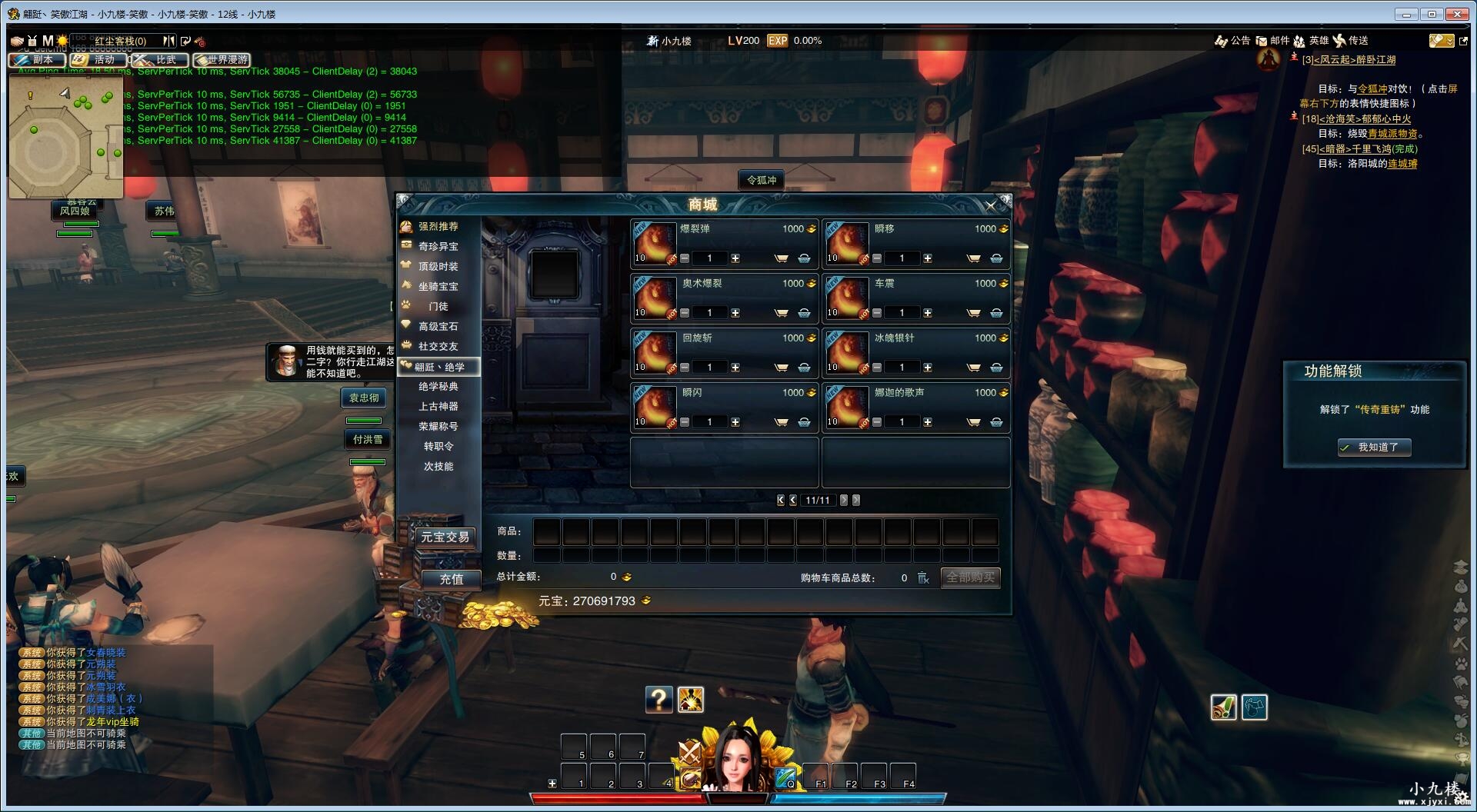Open the 邮件 mail panel
The height and width of the screenshot is (812, 1477).
[x=1273, y=41]
